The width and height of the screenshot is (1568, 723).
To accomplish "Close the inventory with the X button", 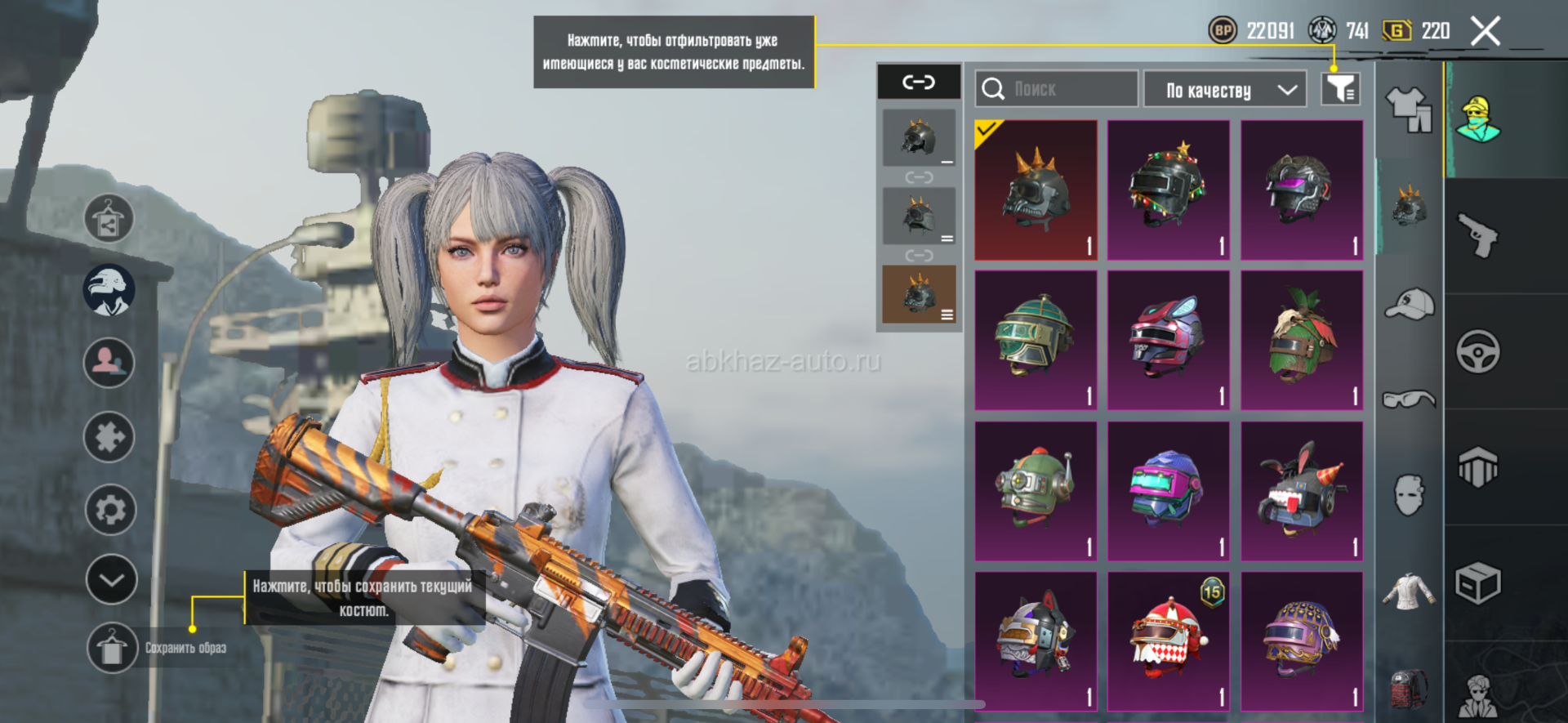I will pyautogui.click(x=1486, y=32).
